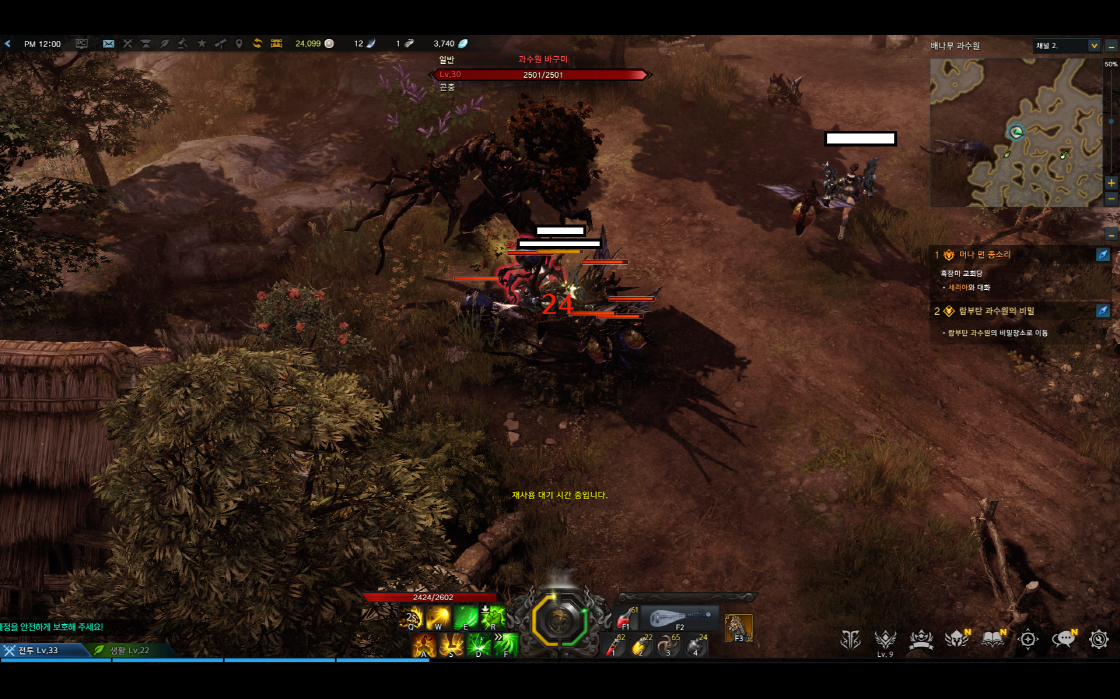Image resolution: width=1120 pixels, height=699 pixels.
Task: Activate the Q skill on the hotbar
Action: coord(413,619)
